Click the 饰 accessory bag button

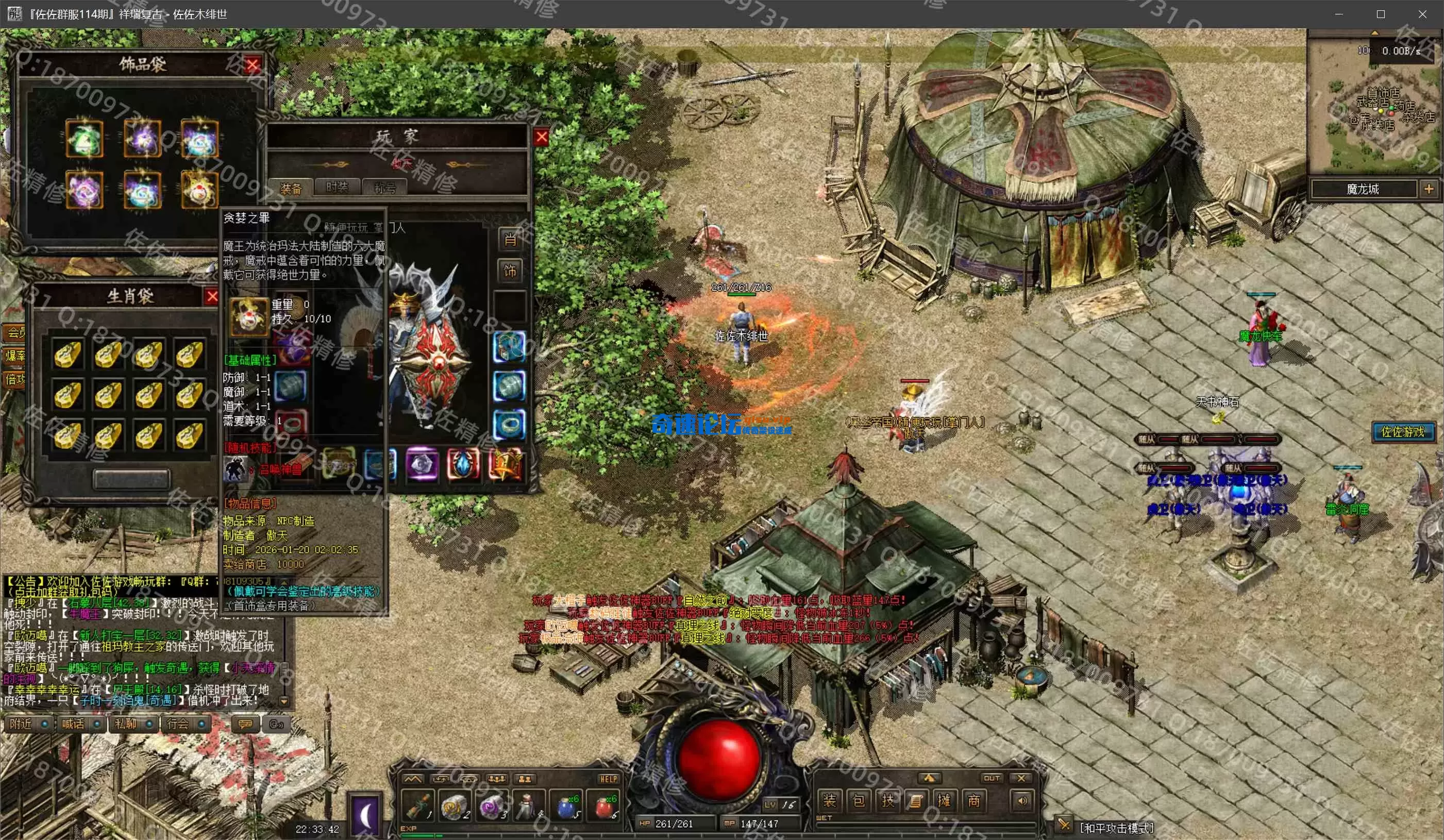509,271
